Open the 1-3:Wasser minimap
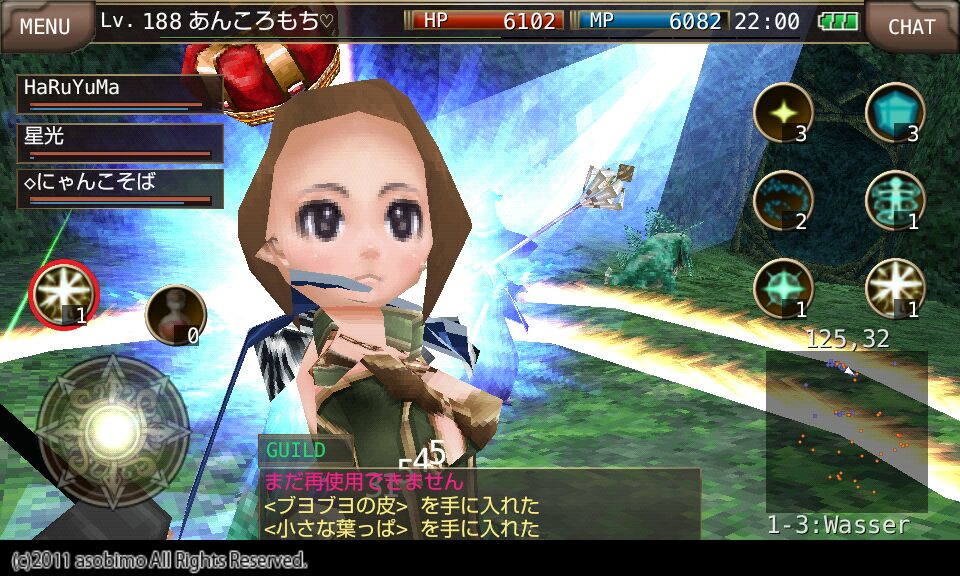960x576 pixels. (x=846, y=432)
